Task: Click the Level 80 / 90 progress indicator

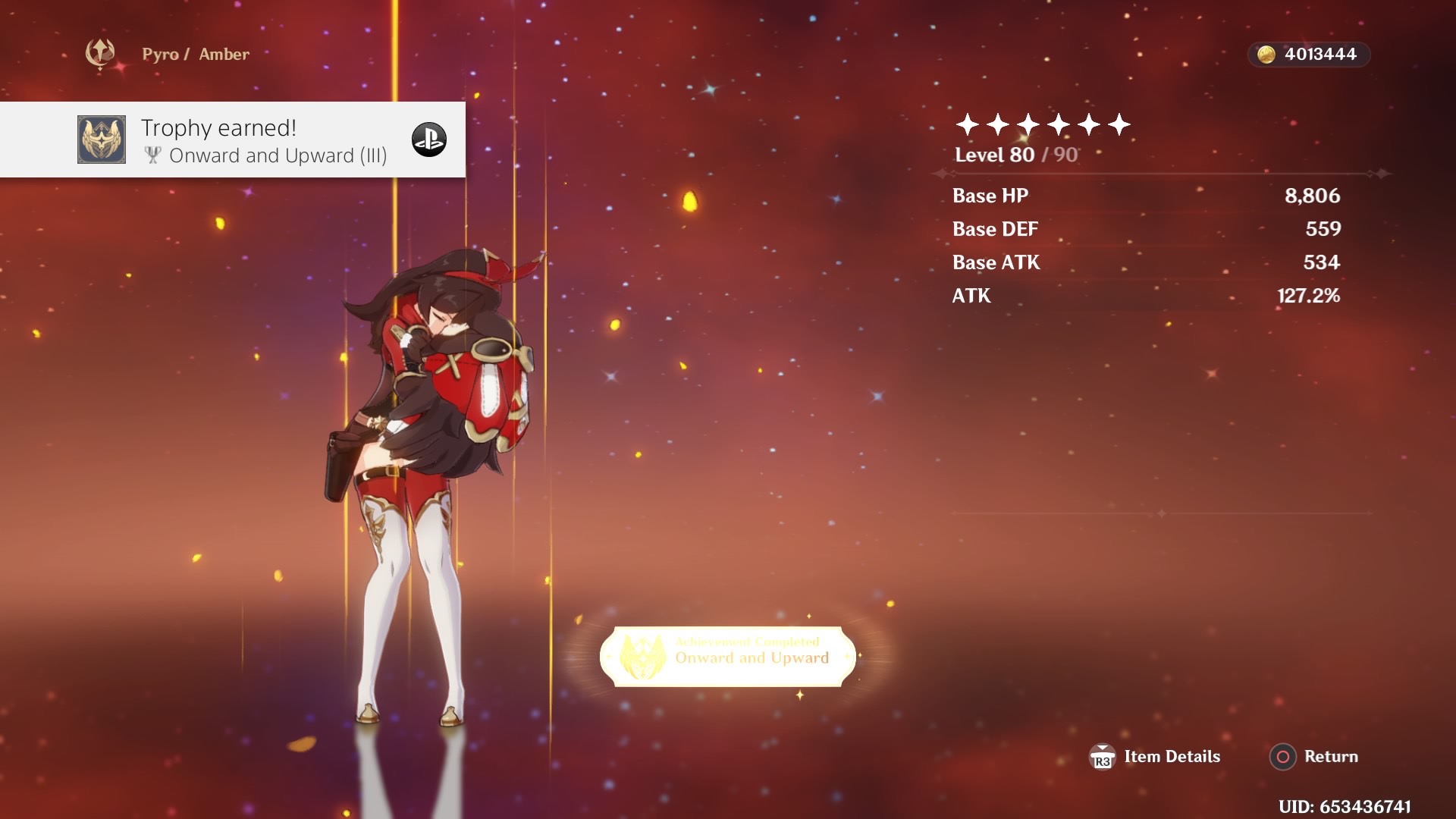Action: [1015, 155]
